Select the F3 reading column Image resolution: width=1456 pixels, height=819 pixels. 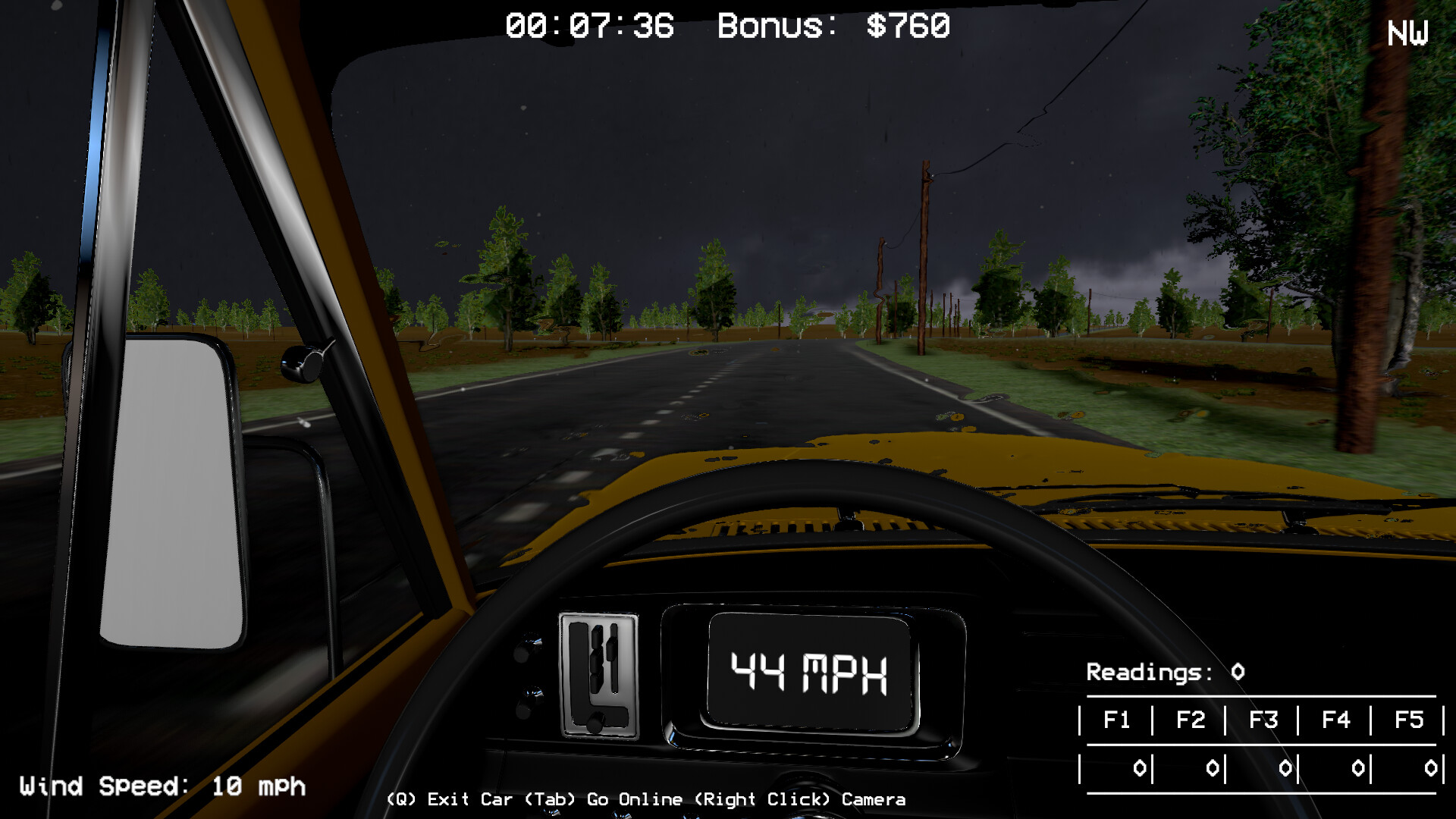coord(1265,720)
